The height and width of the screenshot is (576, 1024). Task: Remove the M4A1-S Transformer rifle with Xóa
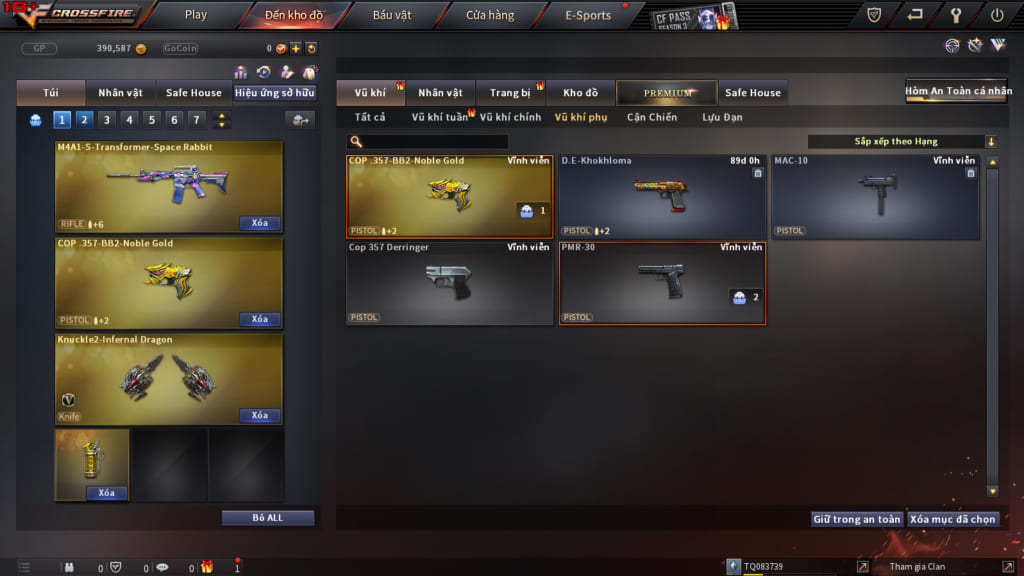pyautogui.click(x=259, y=223)
